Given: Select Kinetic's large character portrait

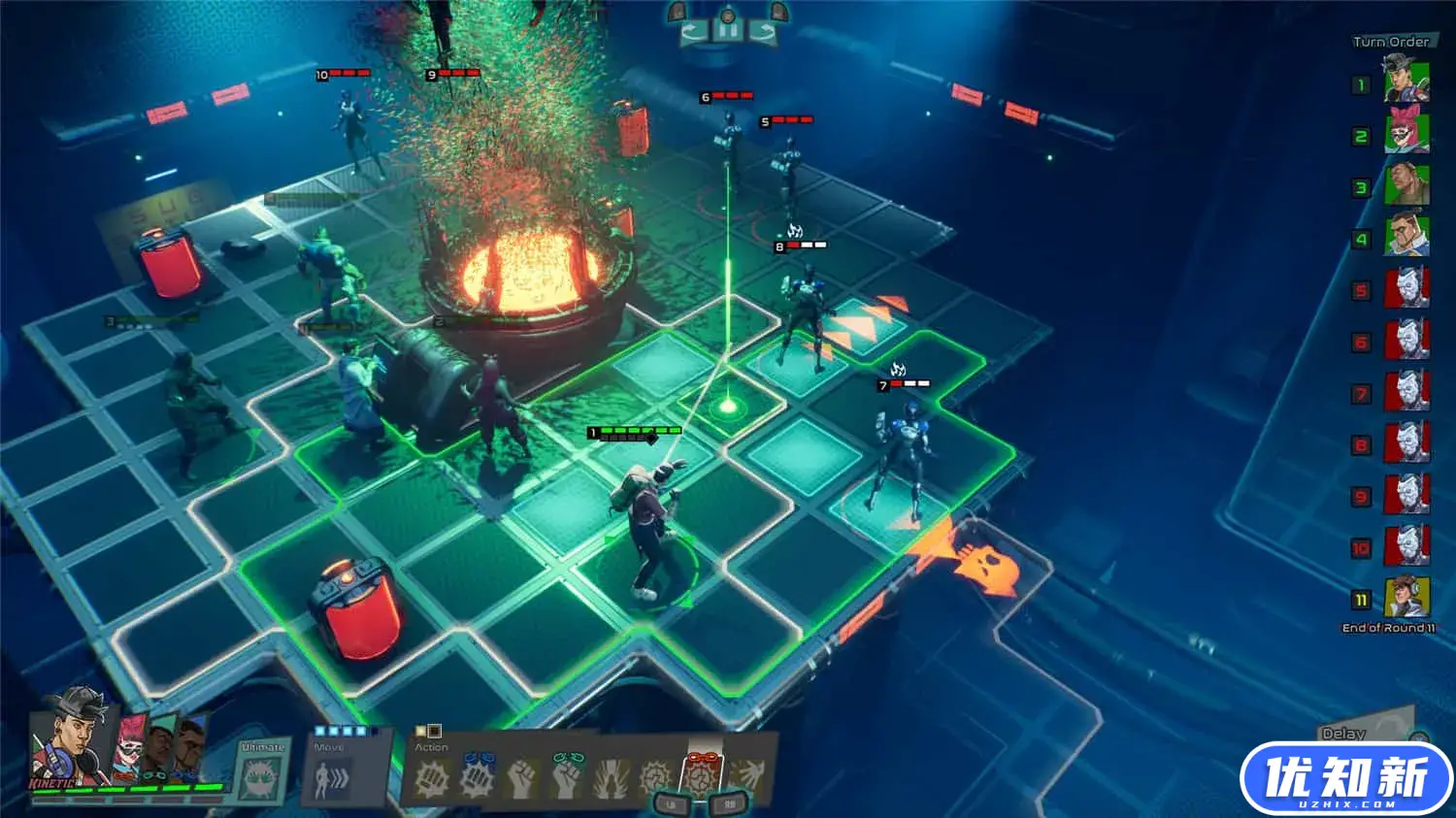Looking at the screenshot, I should (68, 737).
